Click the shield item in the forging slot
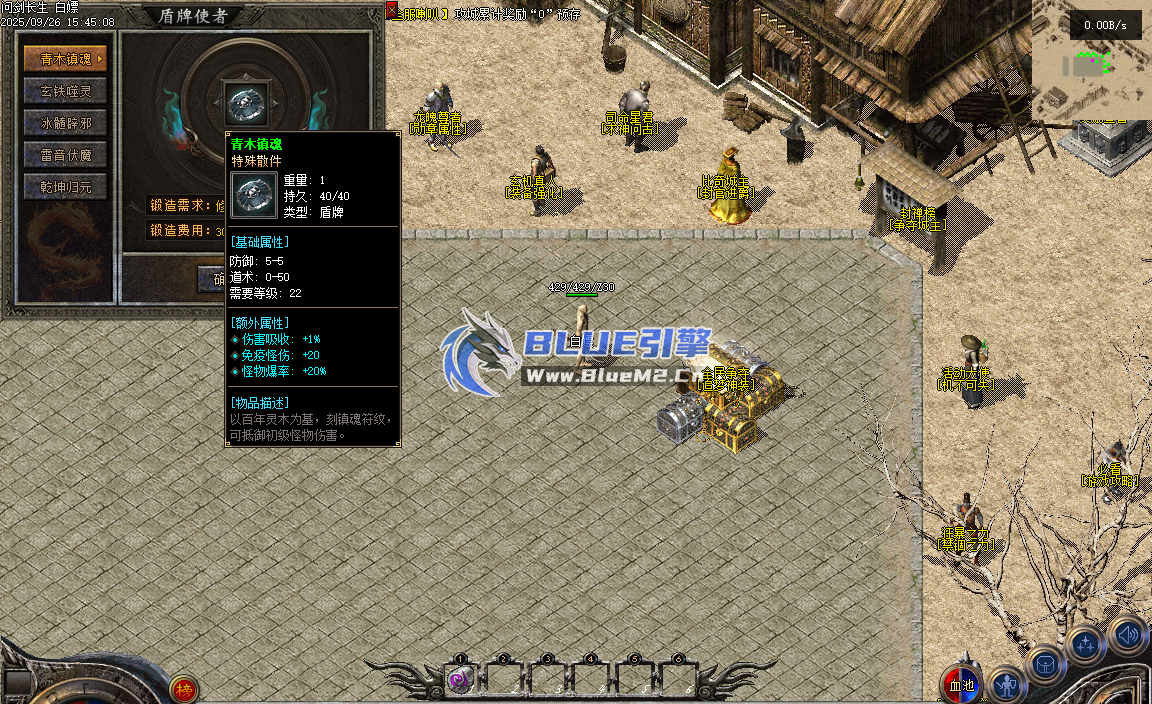The image size is (1152, 704). click(244, 103)
